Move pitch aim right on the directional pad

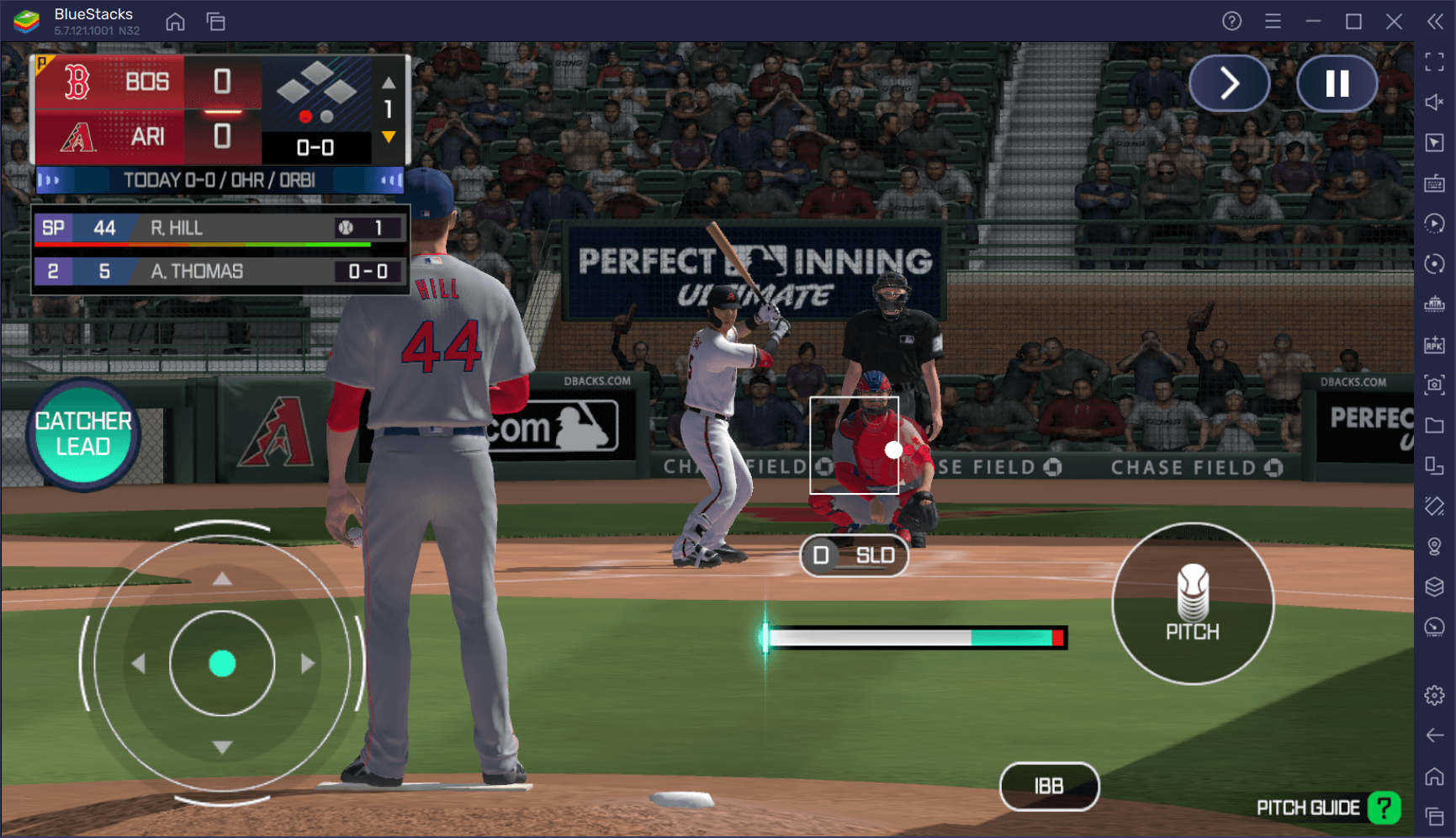point(307,664)
